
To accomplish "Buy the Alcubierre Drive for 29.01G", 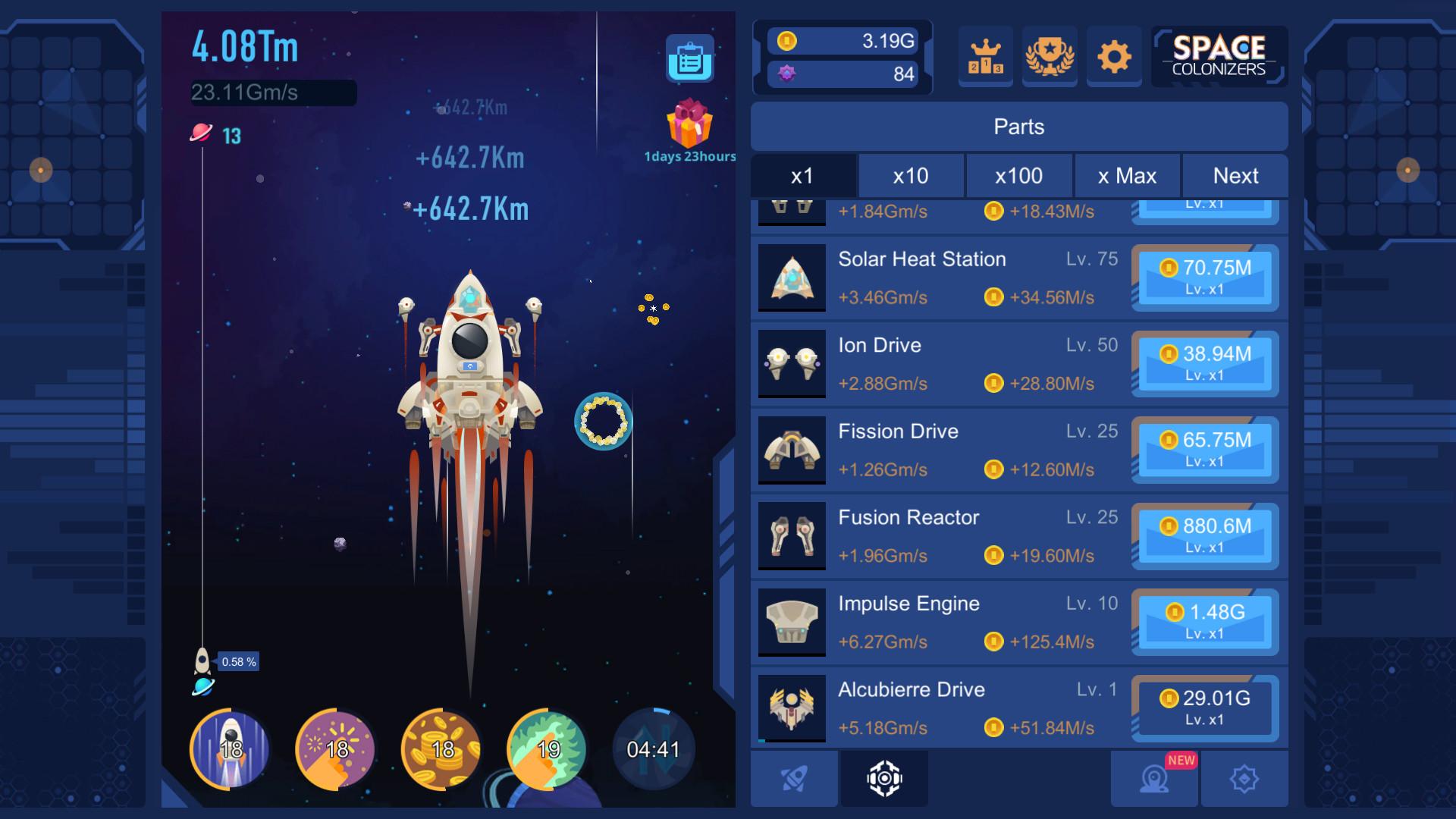I will tap(1206, 708).
